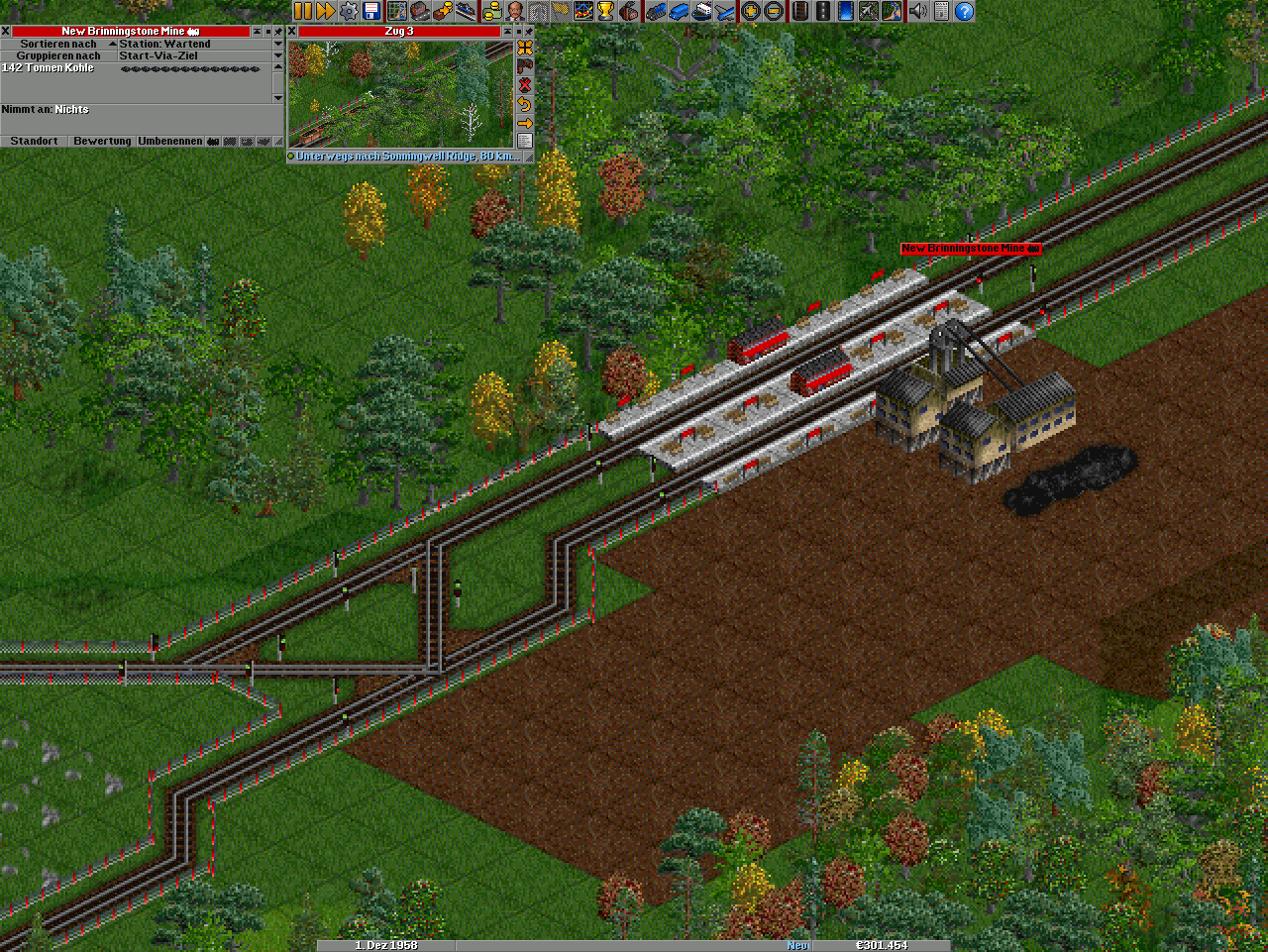Open the sound and music speaker menu
Viewport: 1268px width, 952px height.
pyautogui.click(x=918, y=11)
